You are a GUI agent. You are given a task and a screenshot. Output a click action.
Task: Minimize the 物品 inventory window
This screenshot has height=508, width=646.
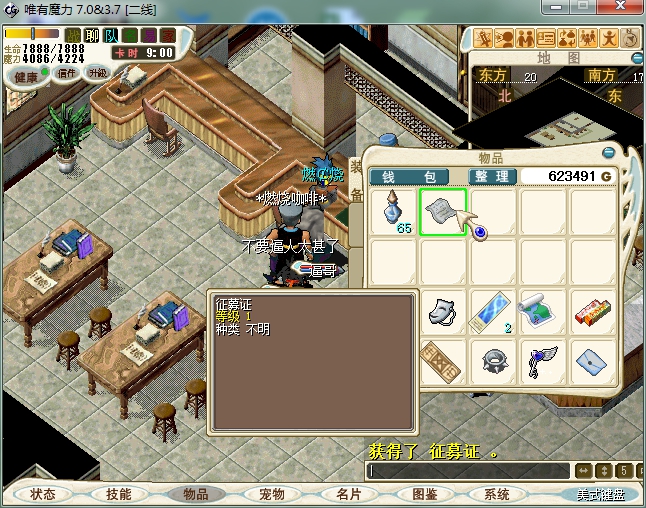click(x=609, y=154)
